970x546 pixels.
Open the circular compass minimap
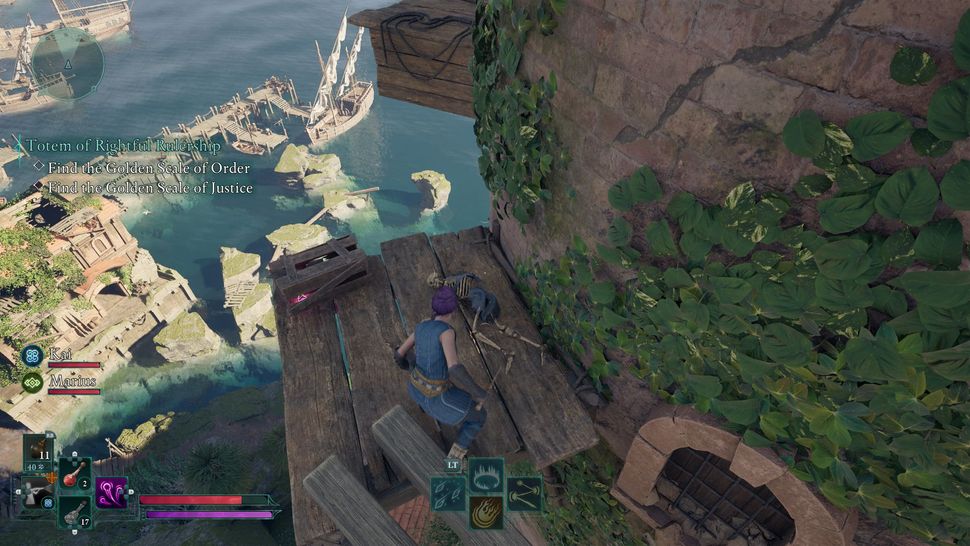click(x=67, y=63)
